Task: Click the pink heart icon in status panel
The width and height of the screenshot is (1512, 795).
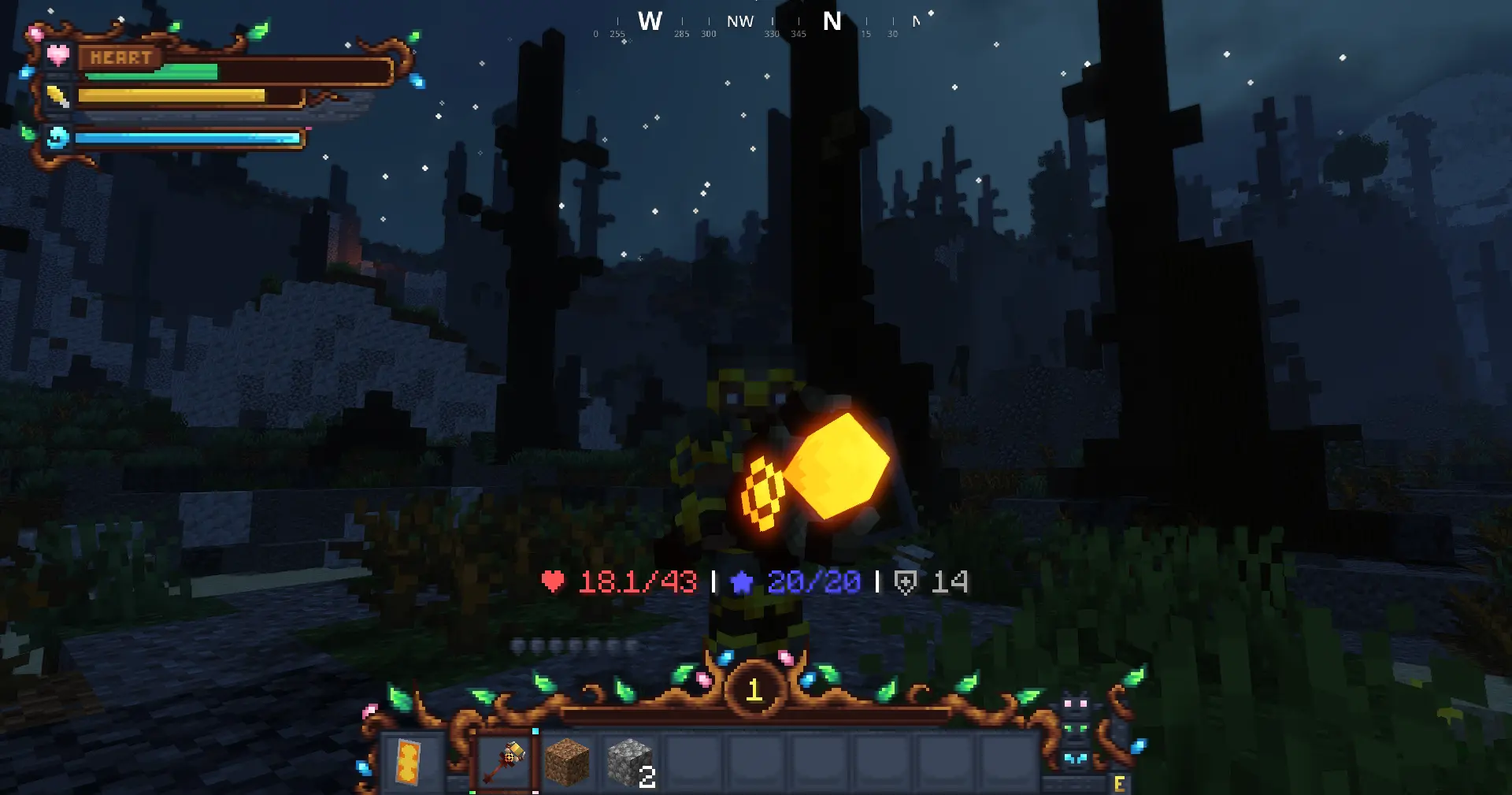Action: click(x=57, y=55)
